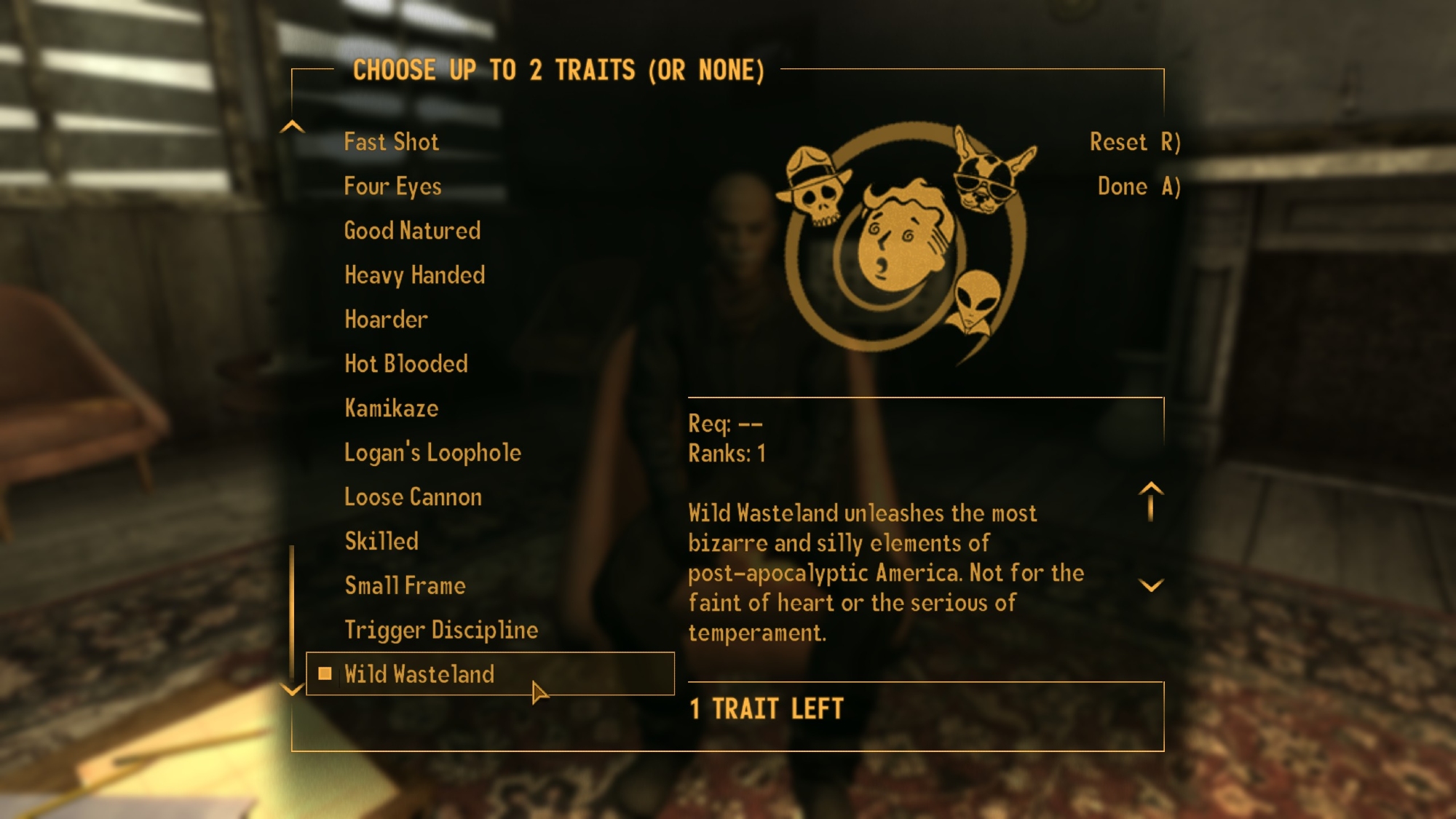Click the trait list's down arrow

pyautogui.click(x=292, y=689)
